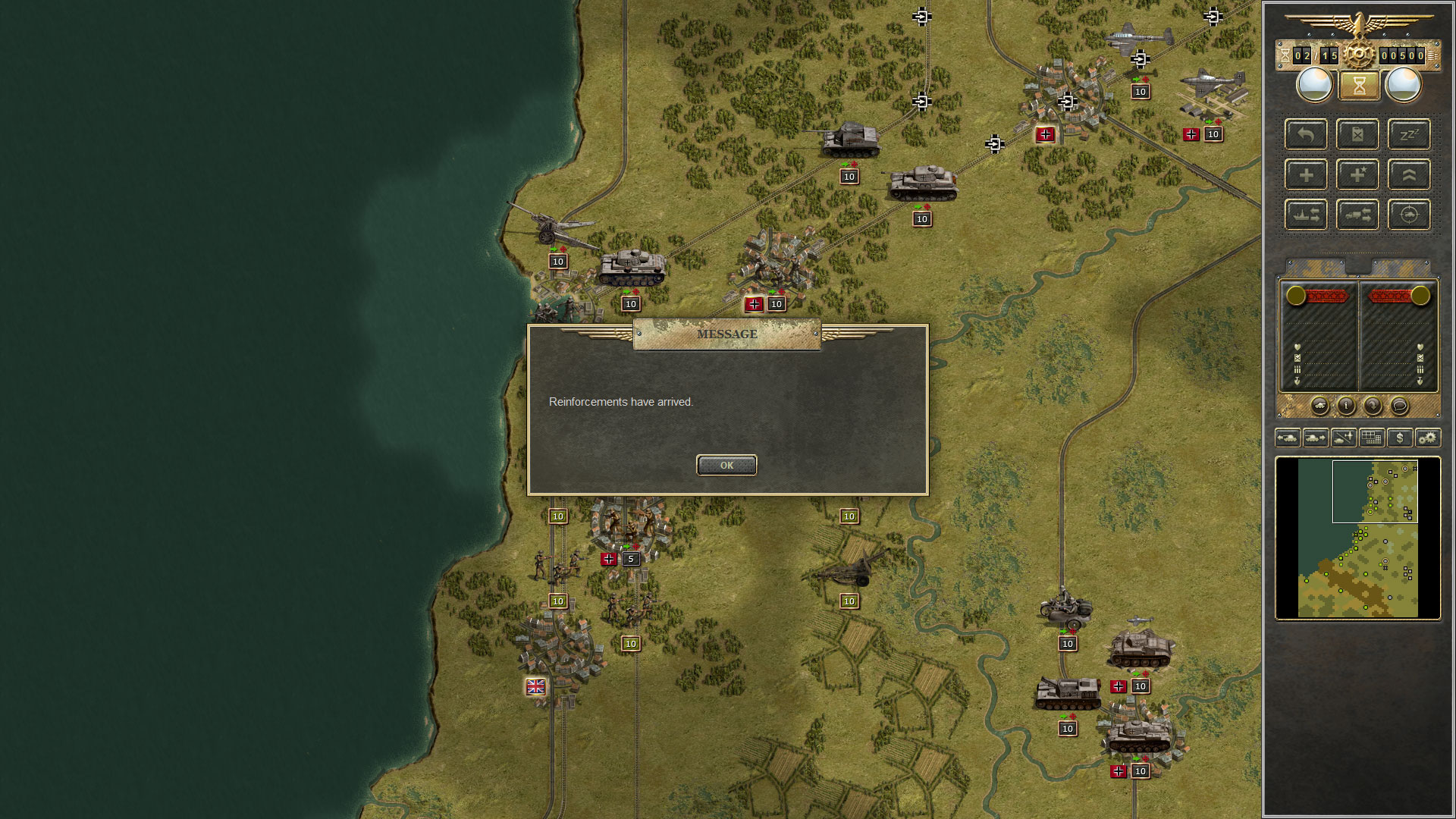Select the next unit

click(x=1317, y=438)
